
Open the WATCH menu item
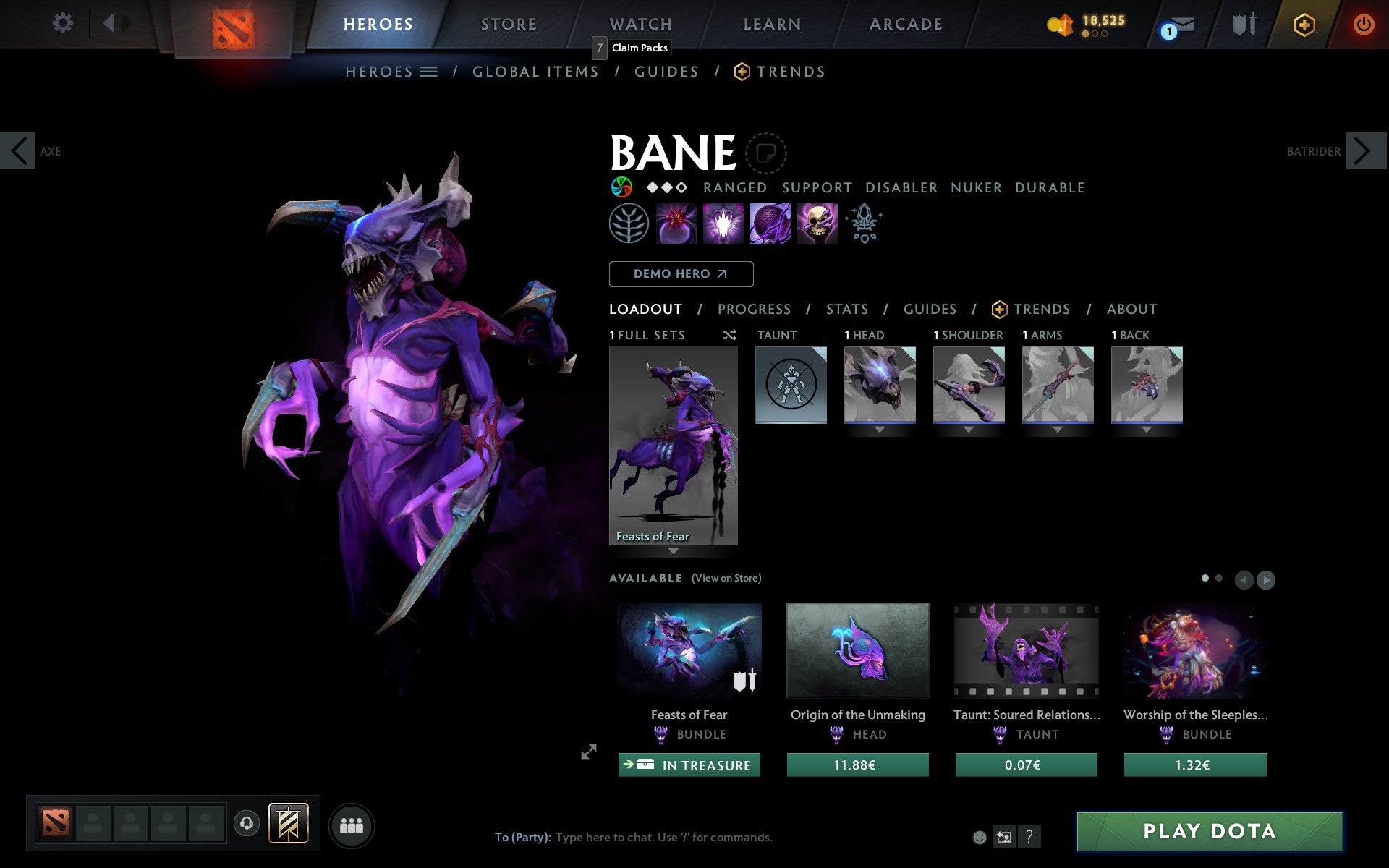(640, 23)
